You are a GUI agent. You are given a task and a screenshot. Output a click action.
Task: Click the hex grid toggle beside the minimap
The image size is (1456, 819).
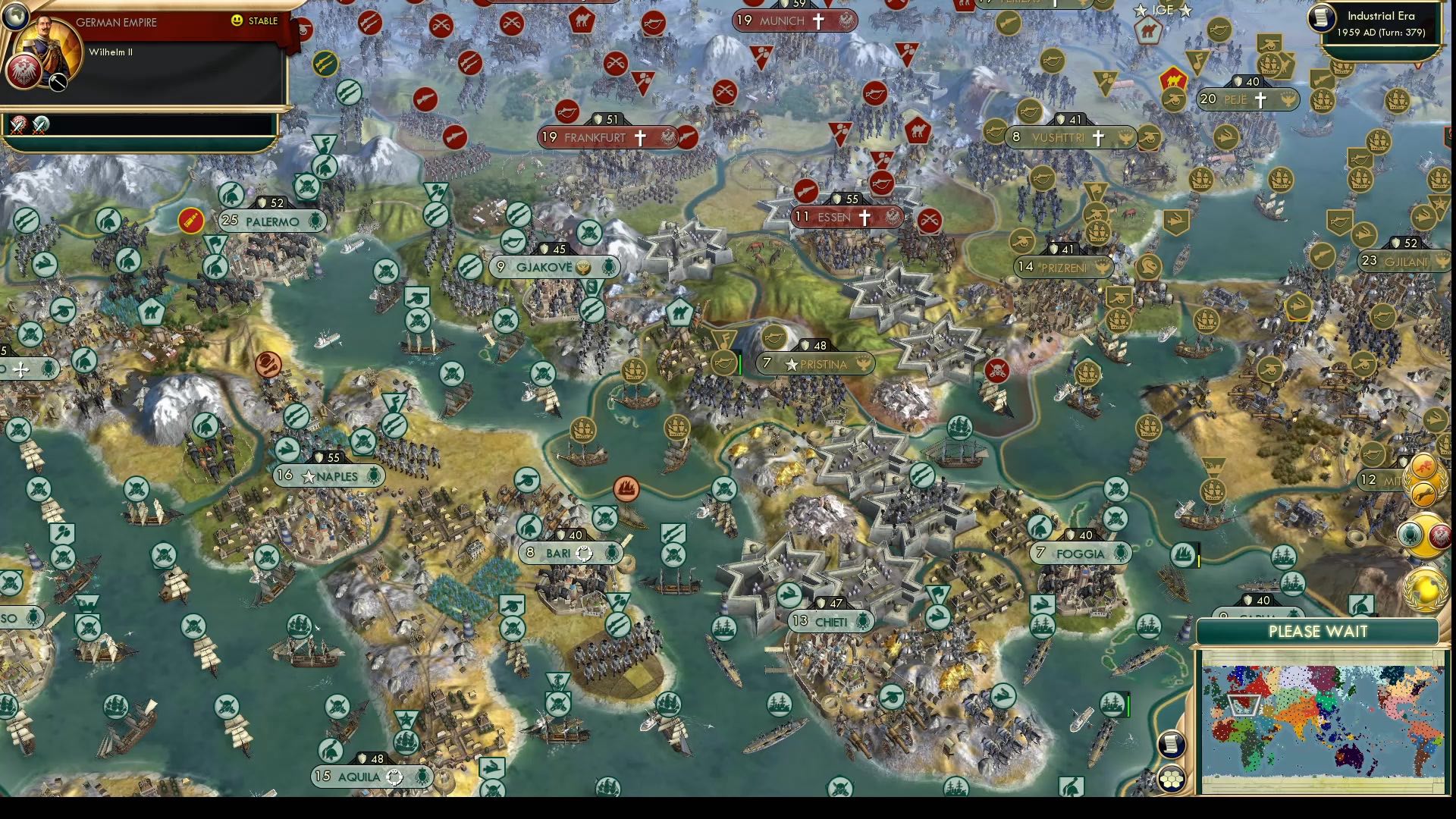(x=1171, y=778)
